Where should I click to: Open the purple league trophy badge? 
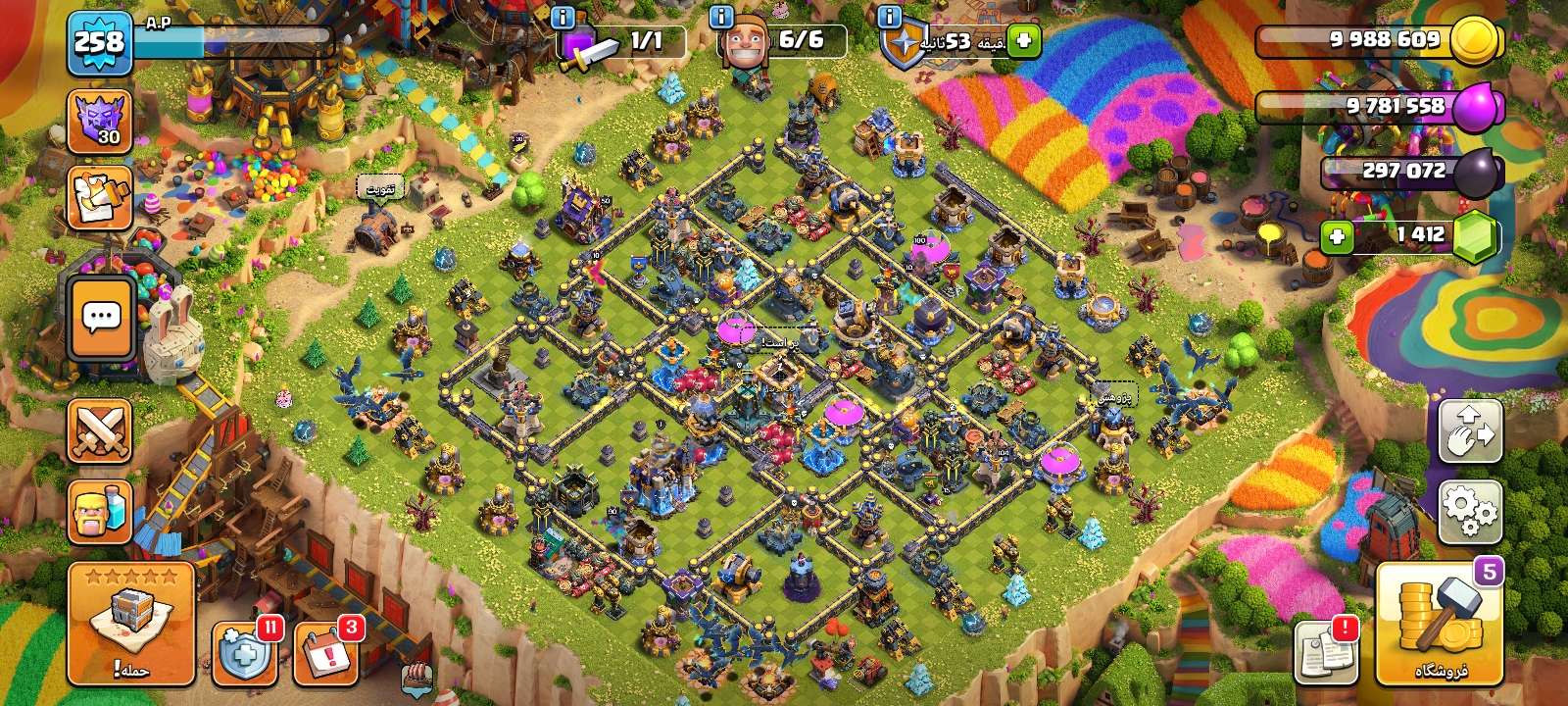(x=99, y=122)
